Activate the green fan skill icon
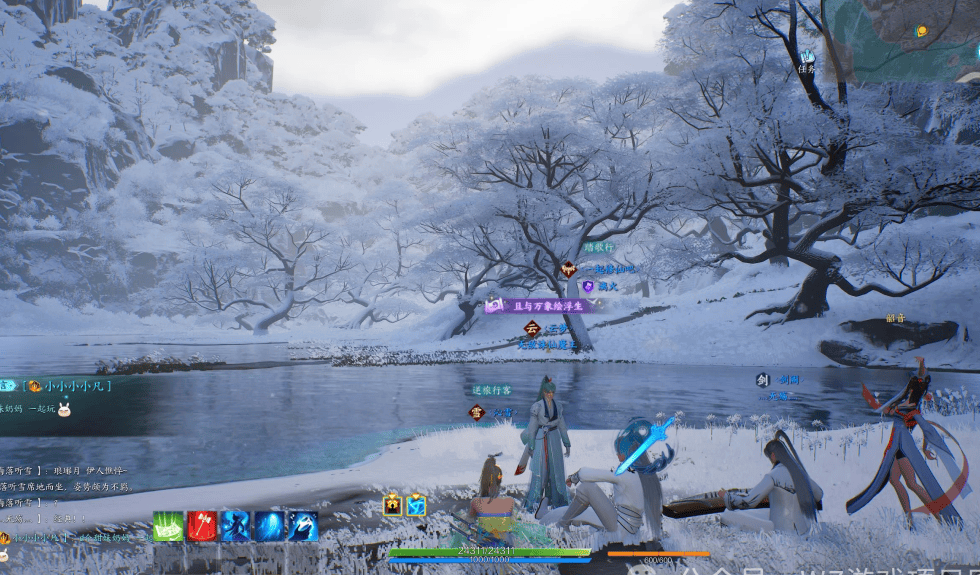This screenshot has width=980, height=575. point(168,526)
